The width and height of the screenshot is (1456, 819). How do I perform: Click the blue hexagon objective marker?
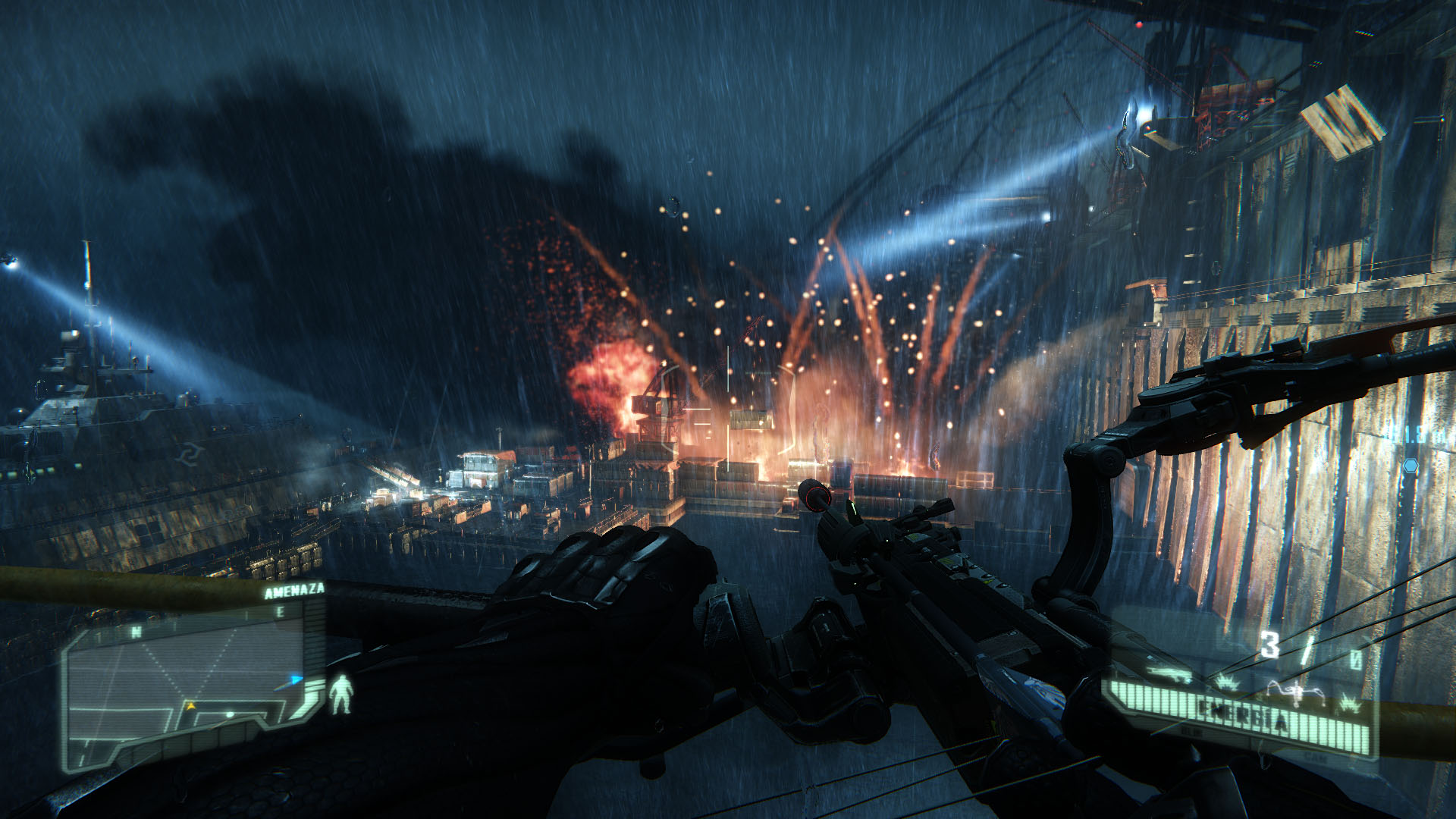pos(1410,464)
